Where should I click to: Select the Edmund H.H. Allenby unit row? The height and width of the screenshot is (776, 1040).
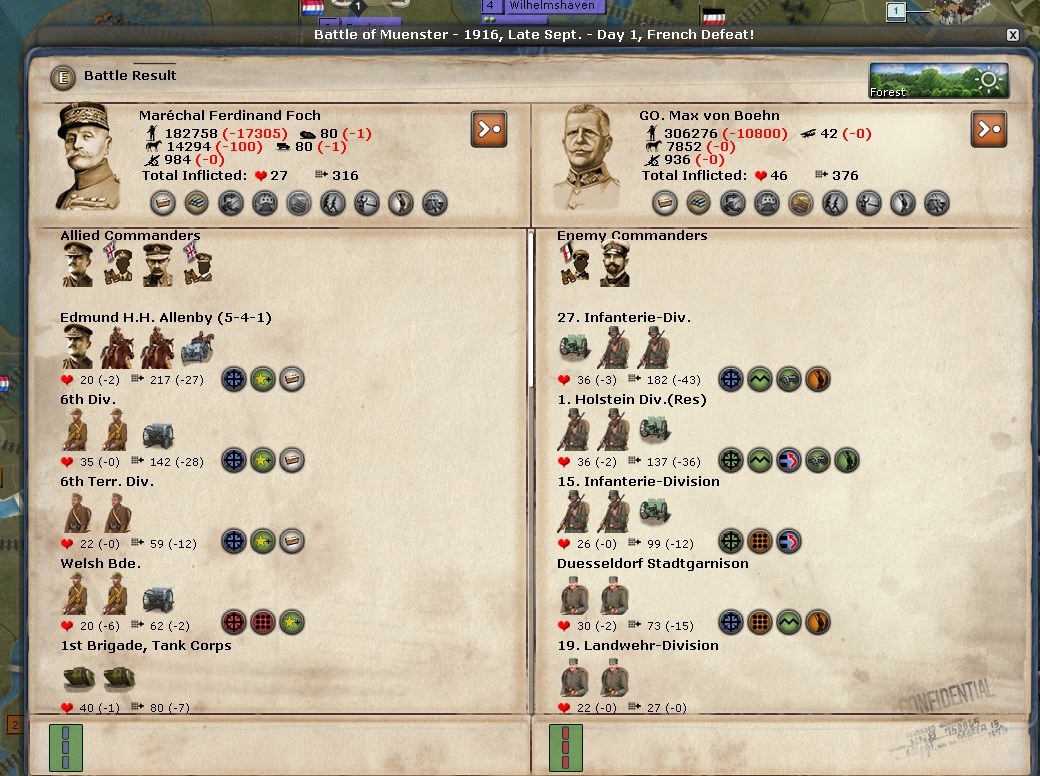point(165,318)
